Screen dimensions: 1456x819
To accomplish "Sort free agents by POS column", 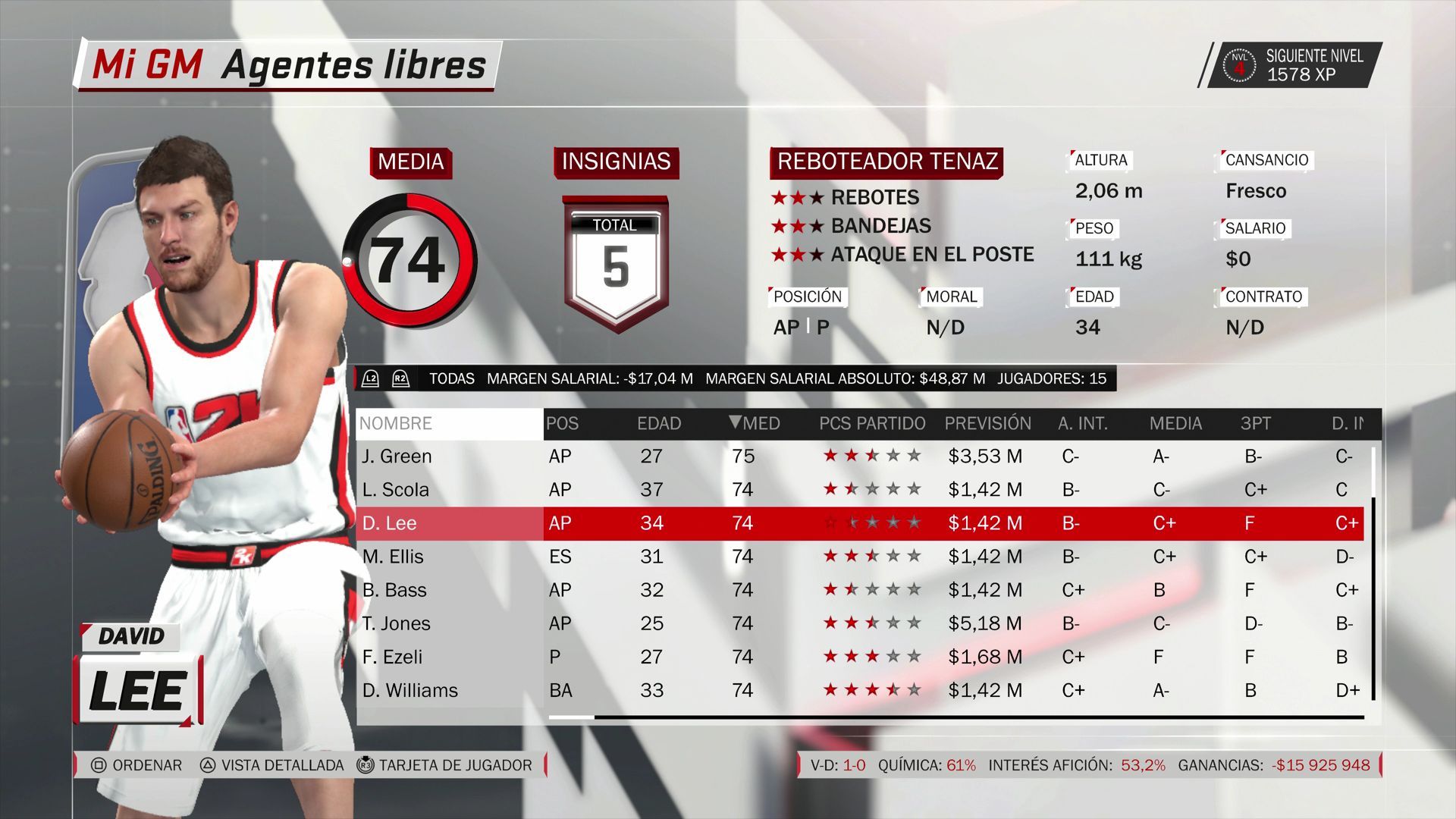I will (x=563, y=423).
